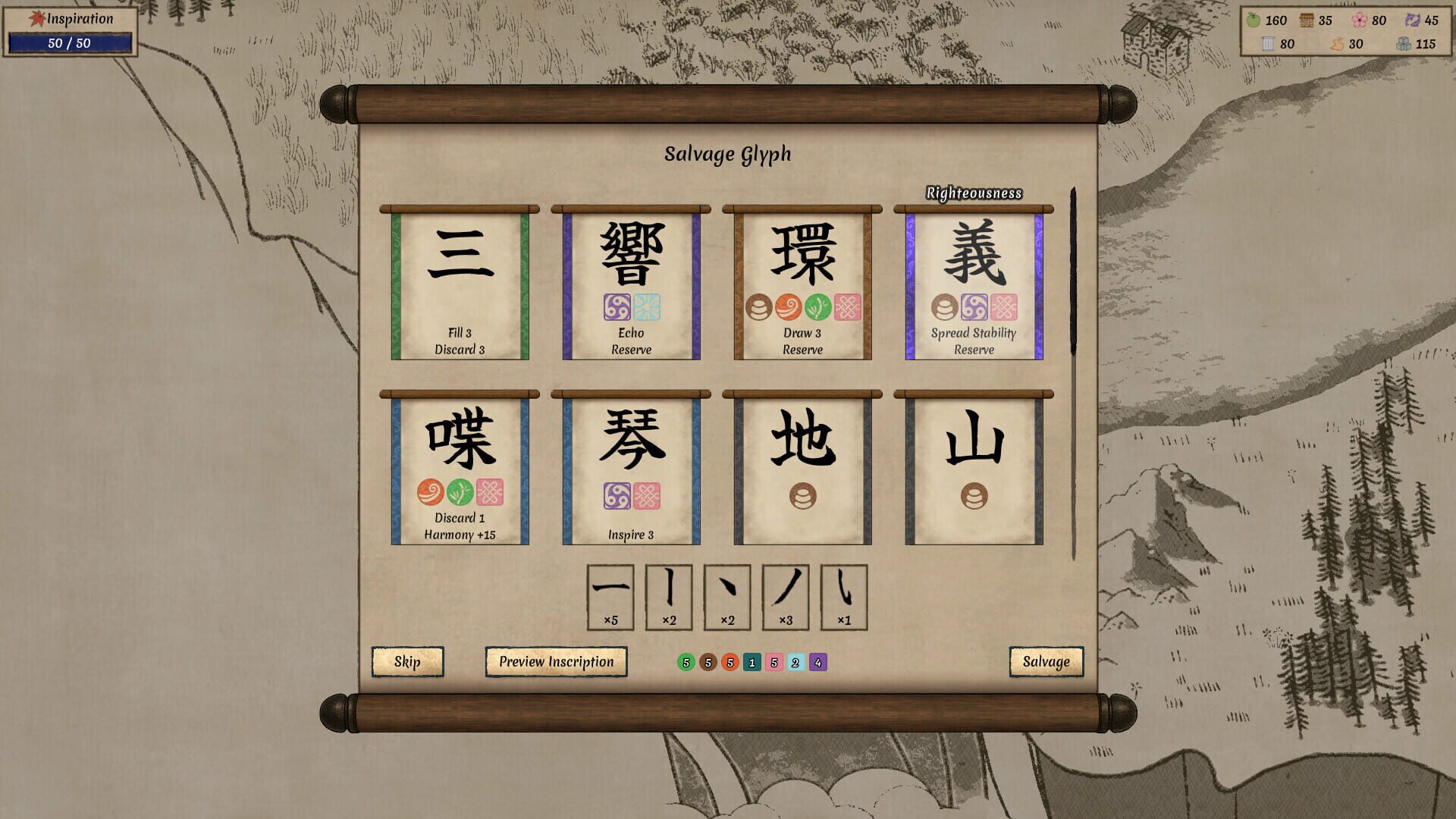Click the Skip button
The image size is (1456, 819).
(x=407, y=661)
